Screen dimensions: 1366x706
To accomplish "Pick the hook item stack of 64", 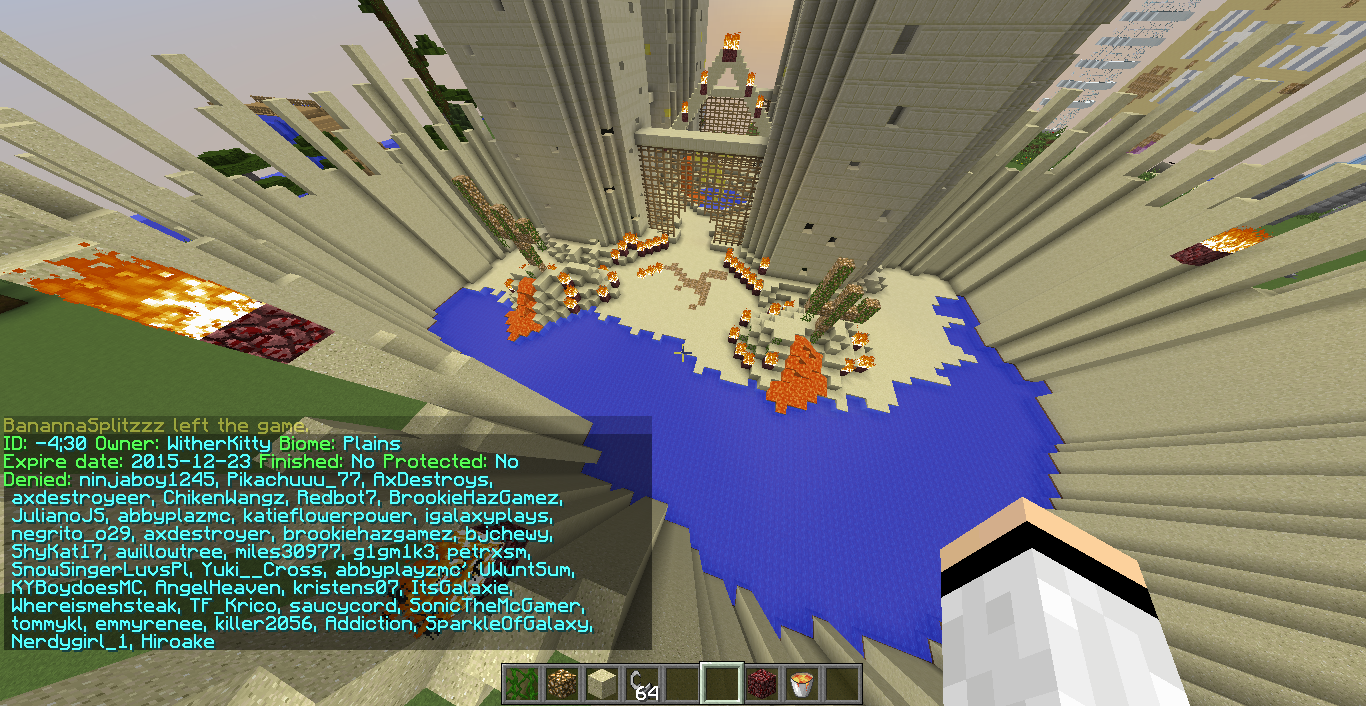I will 641,684.
